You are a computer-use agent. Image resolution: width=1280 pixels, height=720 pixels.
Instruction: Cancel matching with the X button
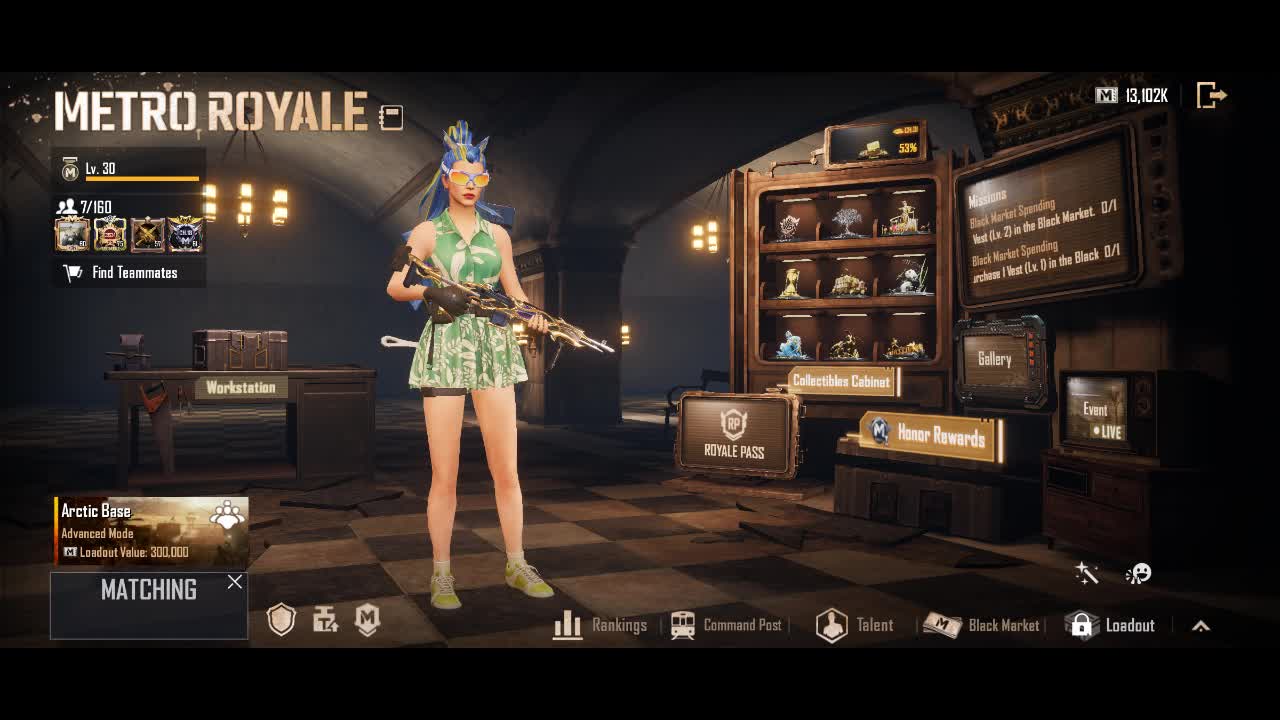(x=234, y=582)
